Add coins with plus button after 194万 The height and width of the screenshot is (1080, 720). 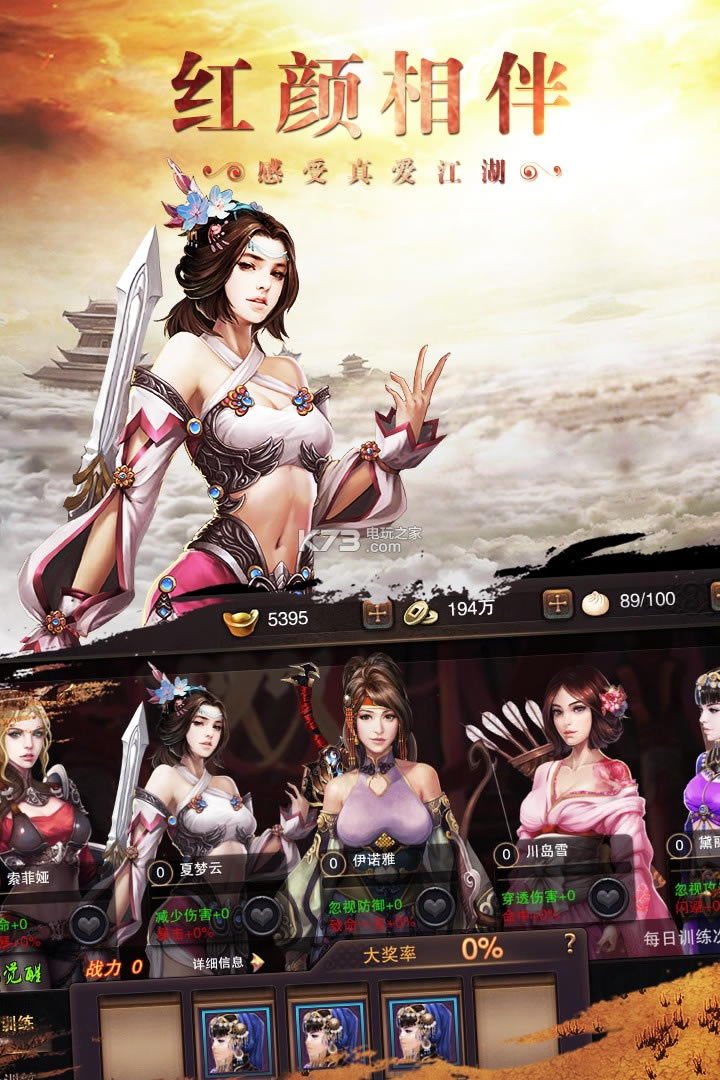557,603
